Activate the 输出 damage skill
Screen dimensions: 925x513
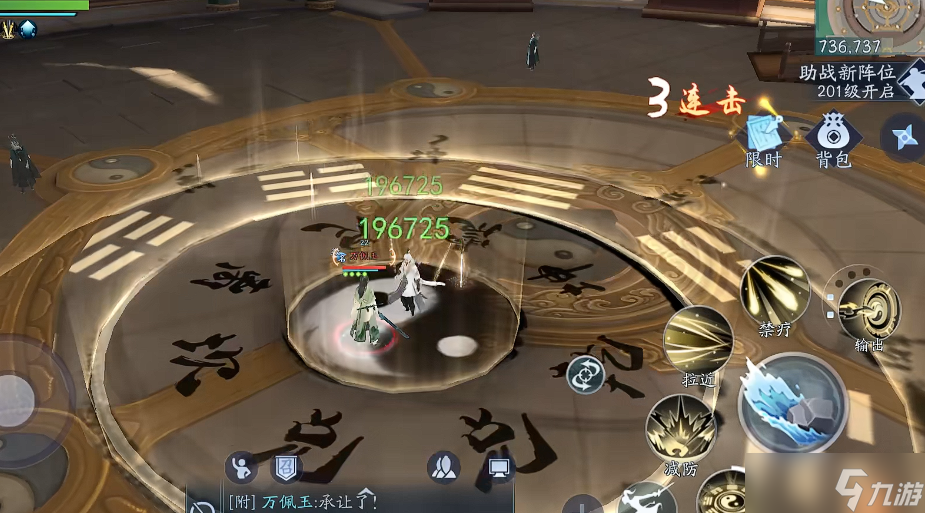click(x=867, y=310)
